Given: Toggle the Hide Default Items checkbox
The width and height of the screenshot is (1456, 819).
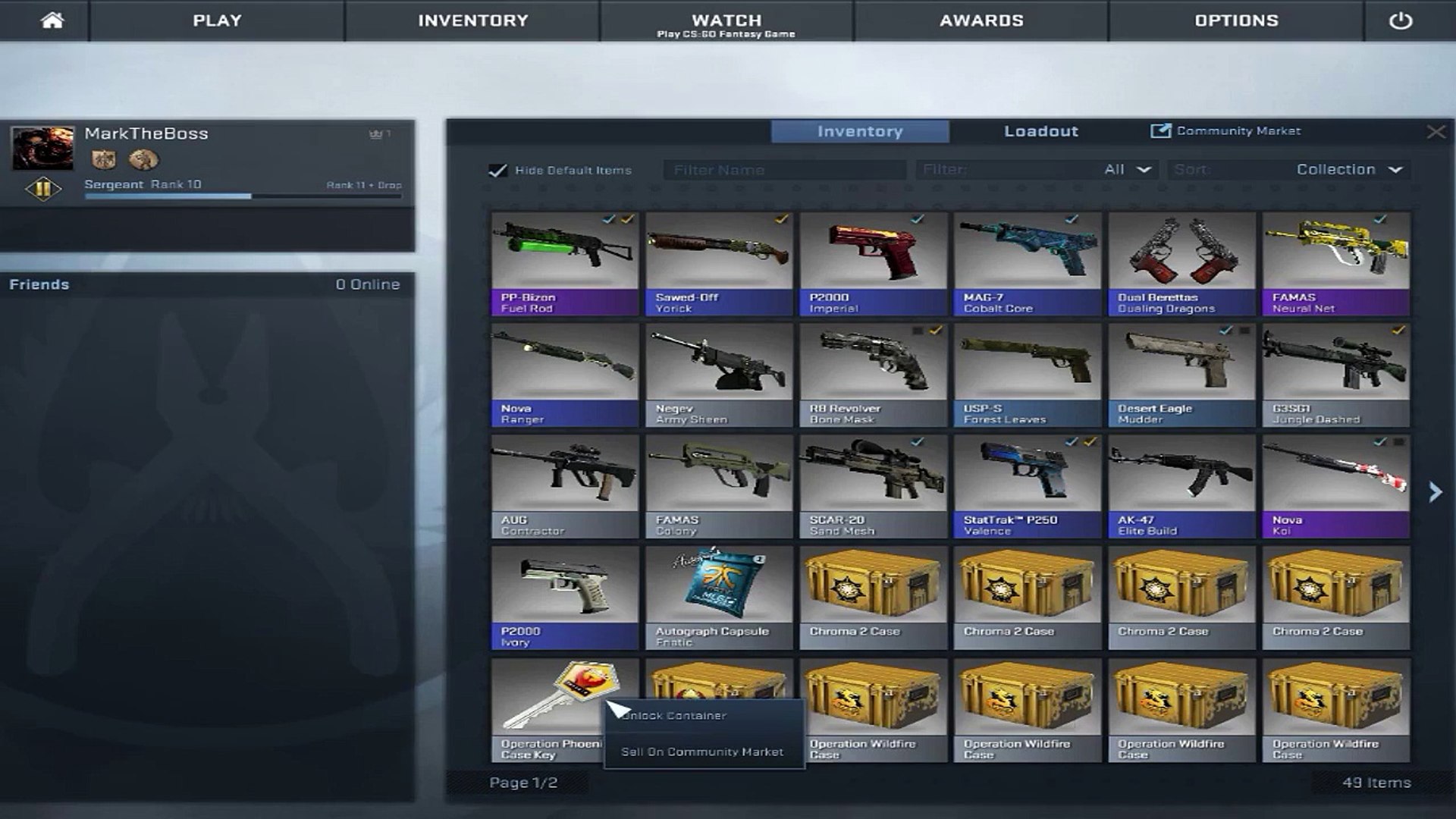Looking at the screenshot, I should pyautogui.click(x=497, y=171).
